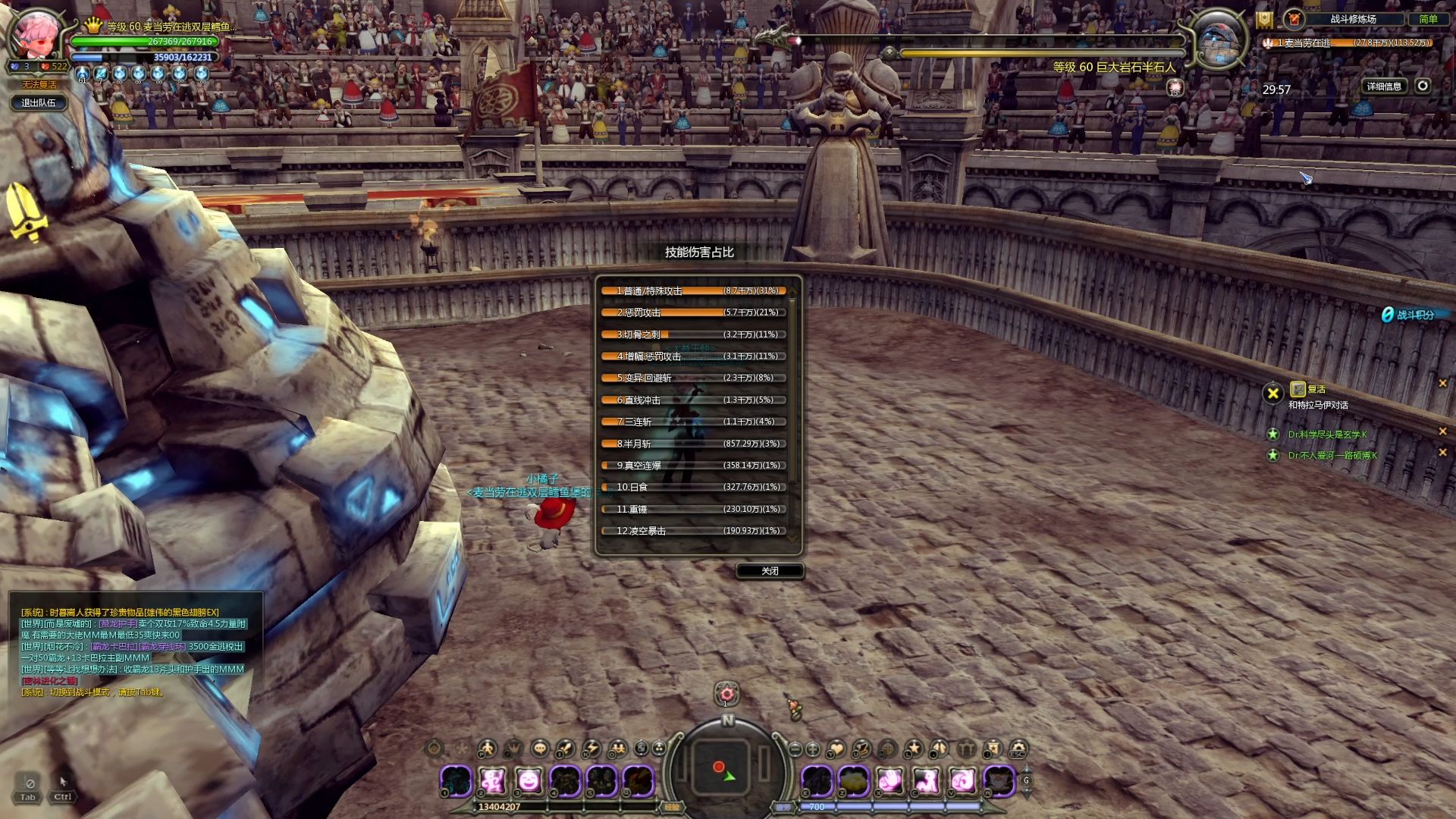Open the Dr.科学尽头是玄学 quest tracker entry
This screenshot has height=819, width=1456.
(1327, 435)
